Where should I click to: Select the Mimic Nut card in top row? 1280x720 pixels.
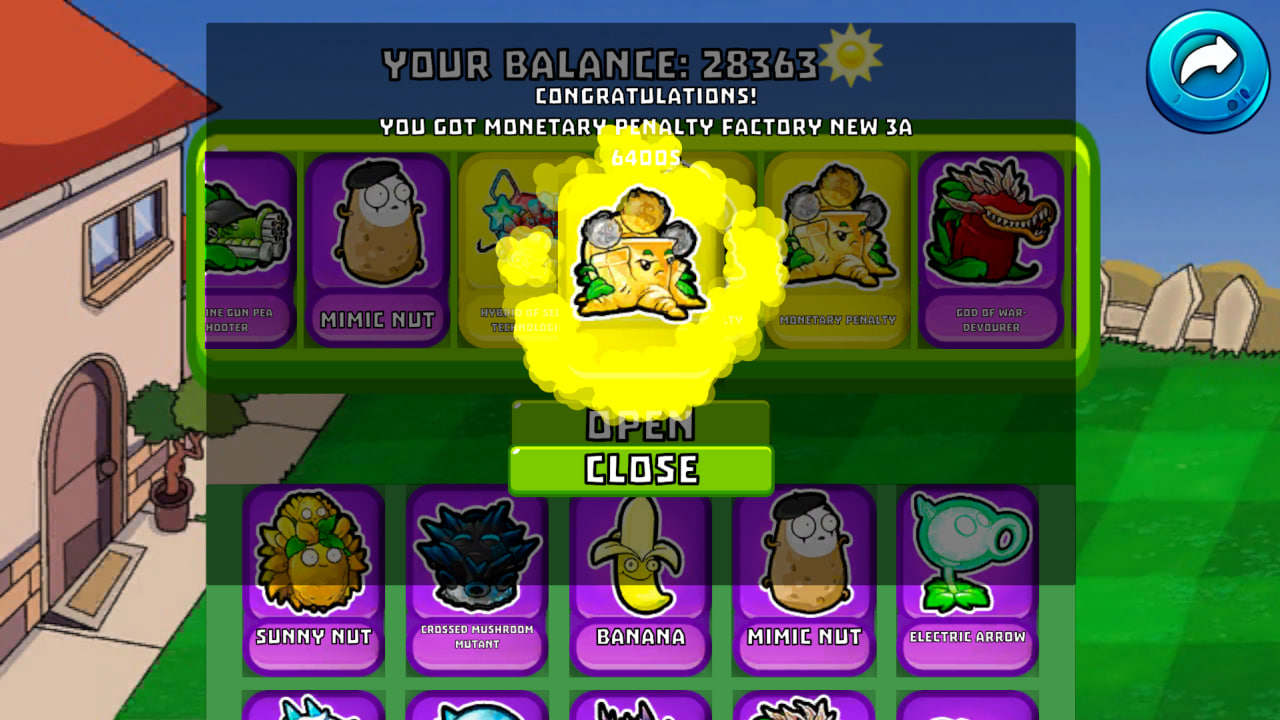click(377, 250)
